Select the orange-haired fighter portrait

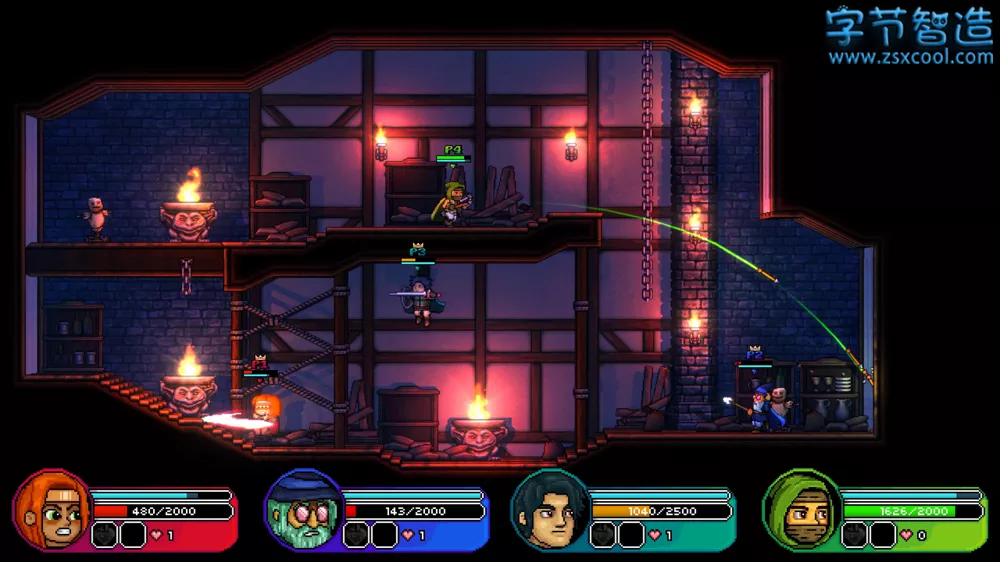[52, 510]
